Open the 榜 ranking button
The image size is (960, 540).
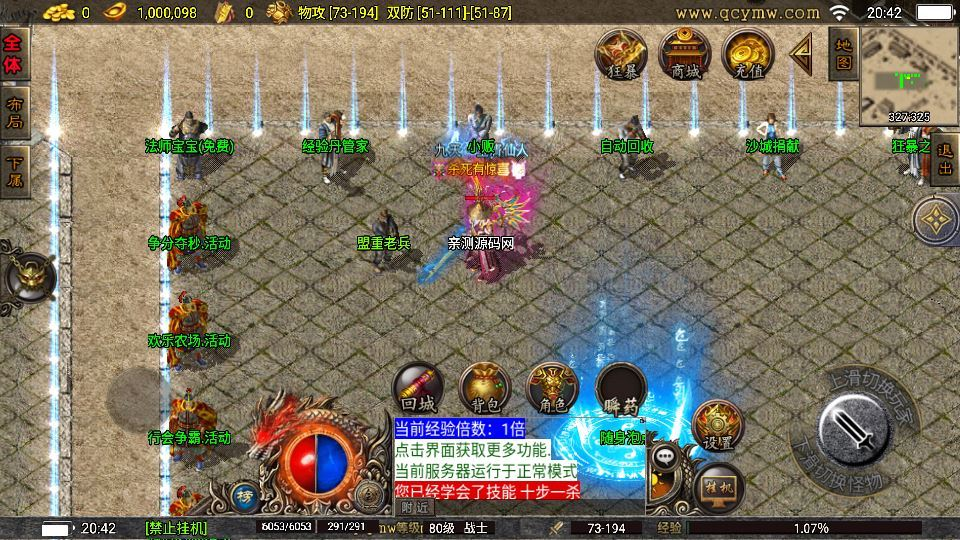click(244, 494)
